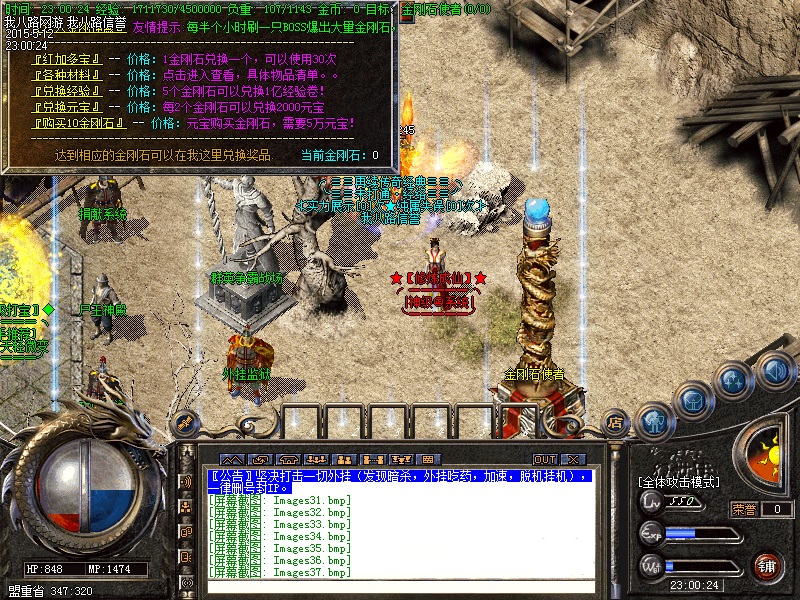Viewport: 800px width, 600px height.
Task: Click the mountain-shaped chat toolbar button
Action: (x=233, y=459)
